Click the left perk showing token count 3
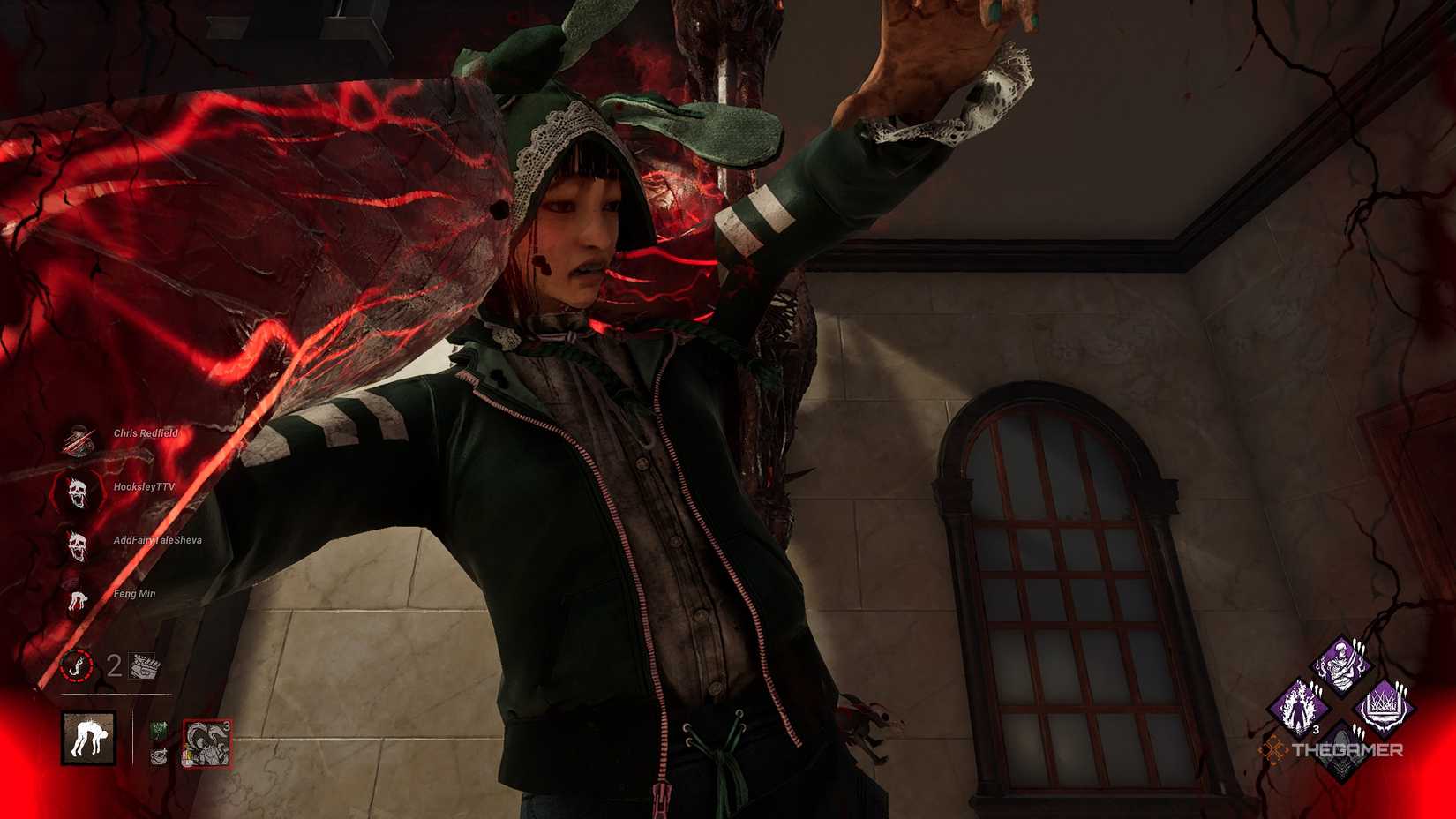 [1300, 705]
